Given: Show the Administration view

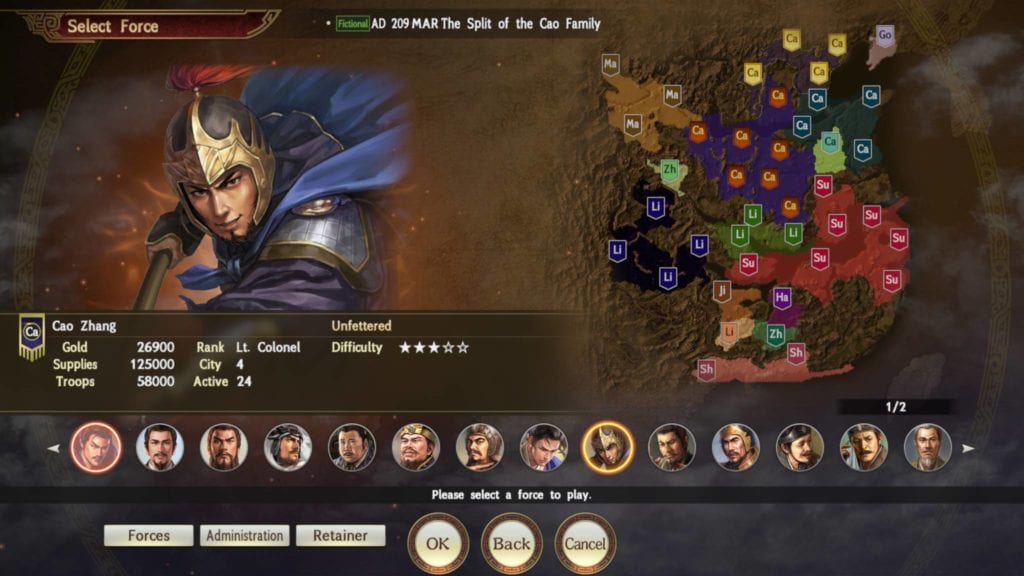Looking at the screenshot, I should pos(244,536).
